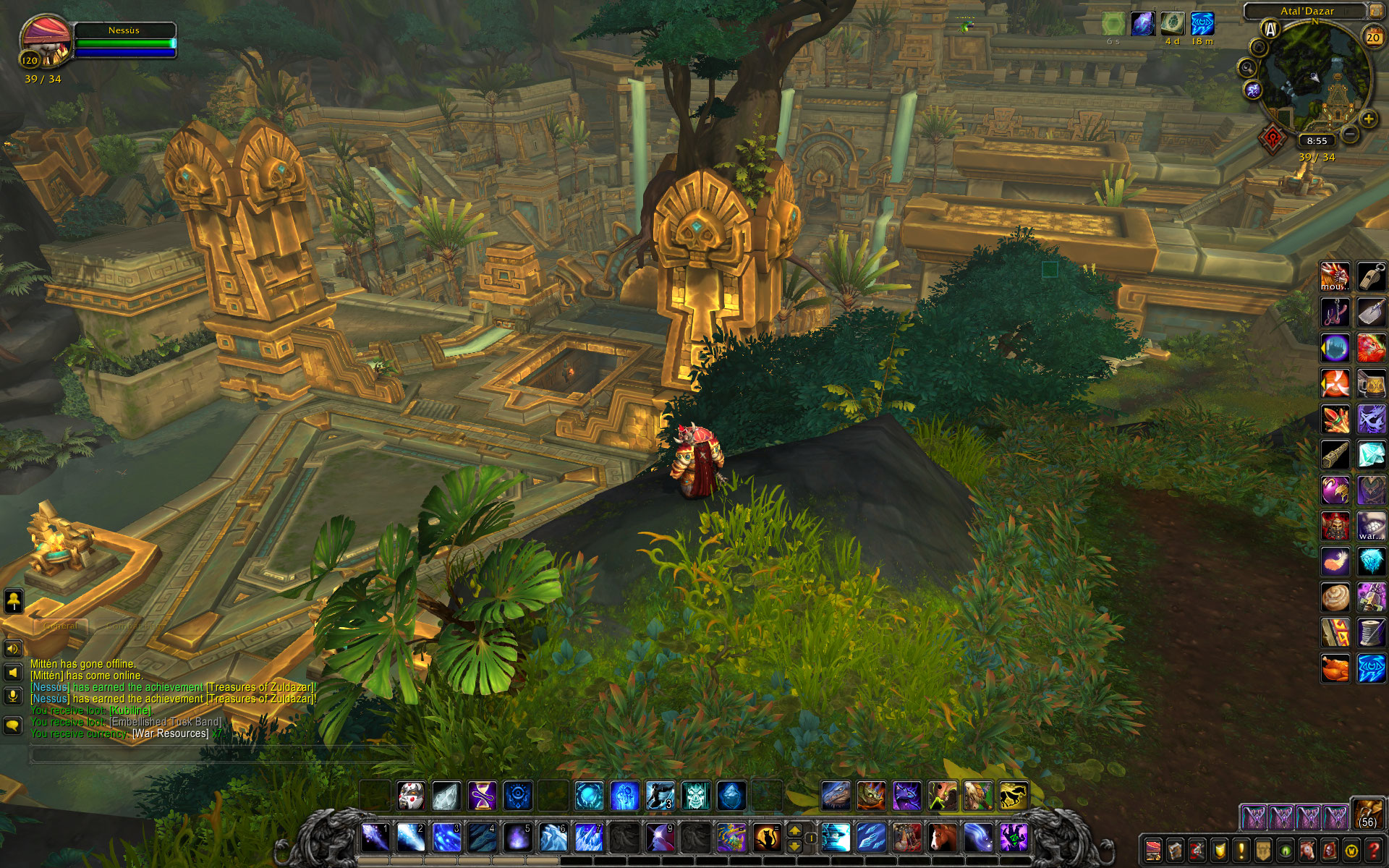Zoom out the minimap with the minus button

pyautogui.click(x=1349, y=134)
